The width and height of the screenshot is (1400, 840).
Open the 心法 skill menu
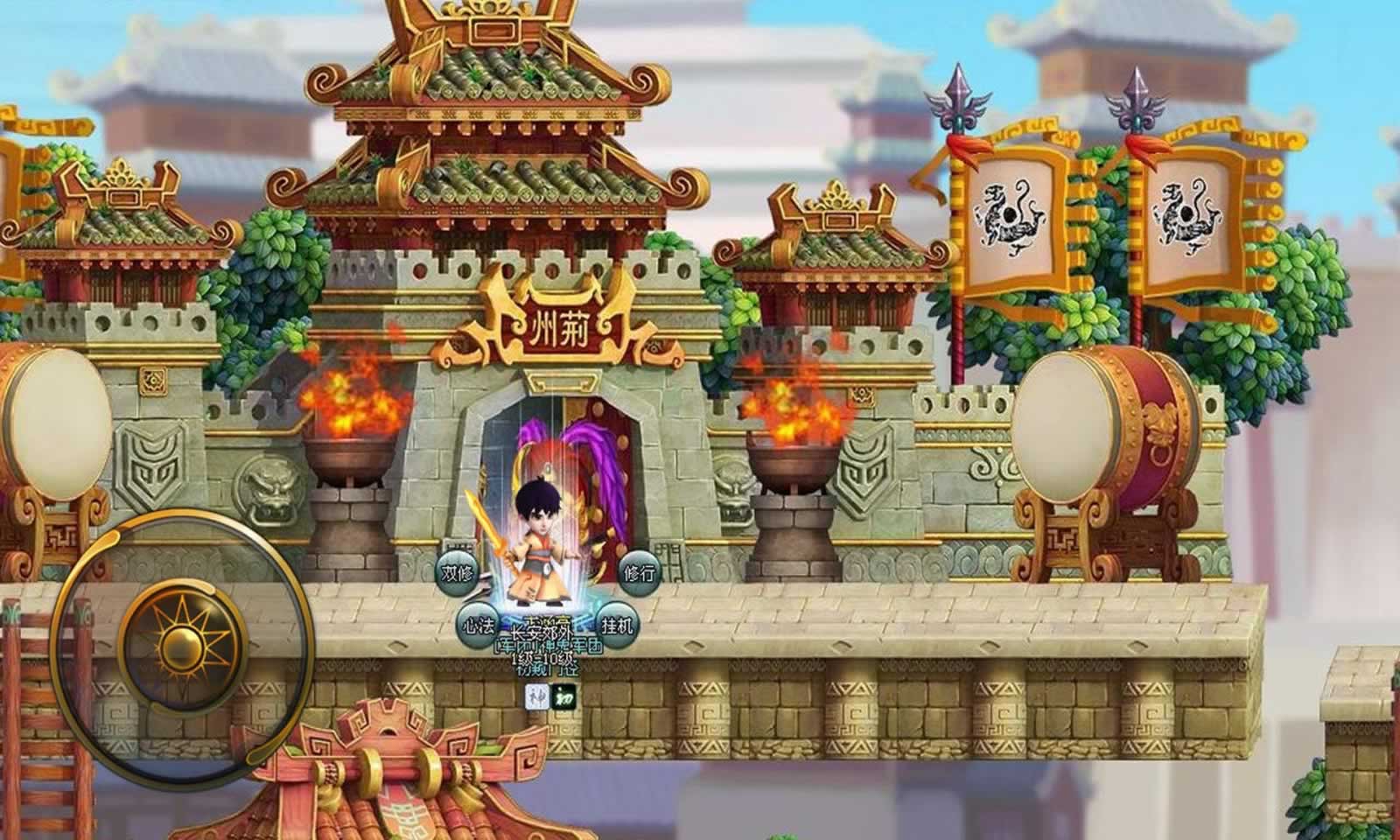(x=479, y=625)
